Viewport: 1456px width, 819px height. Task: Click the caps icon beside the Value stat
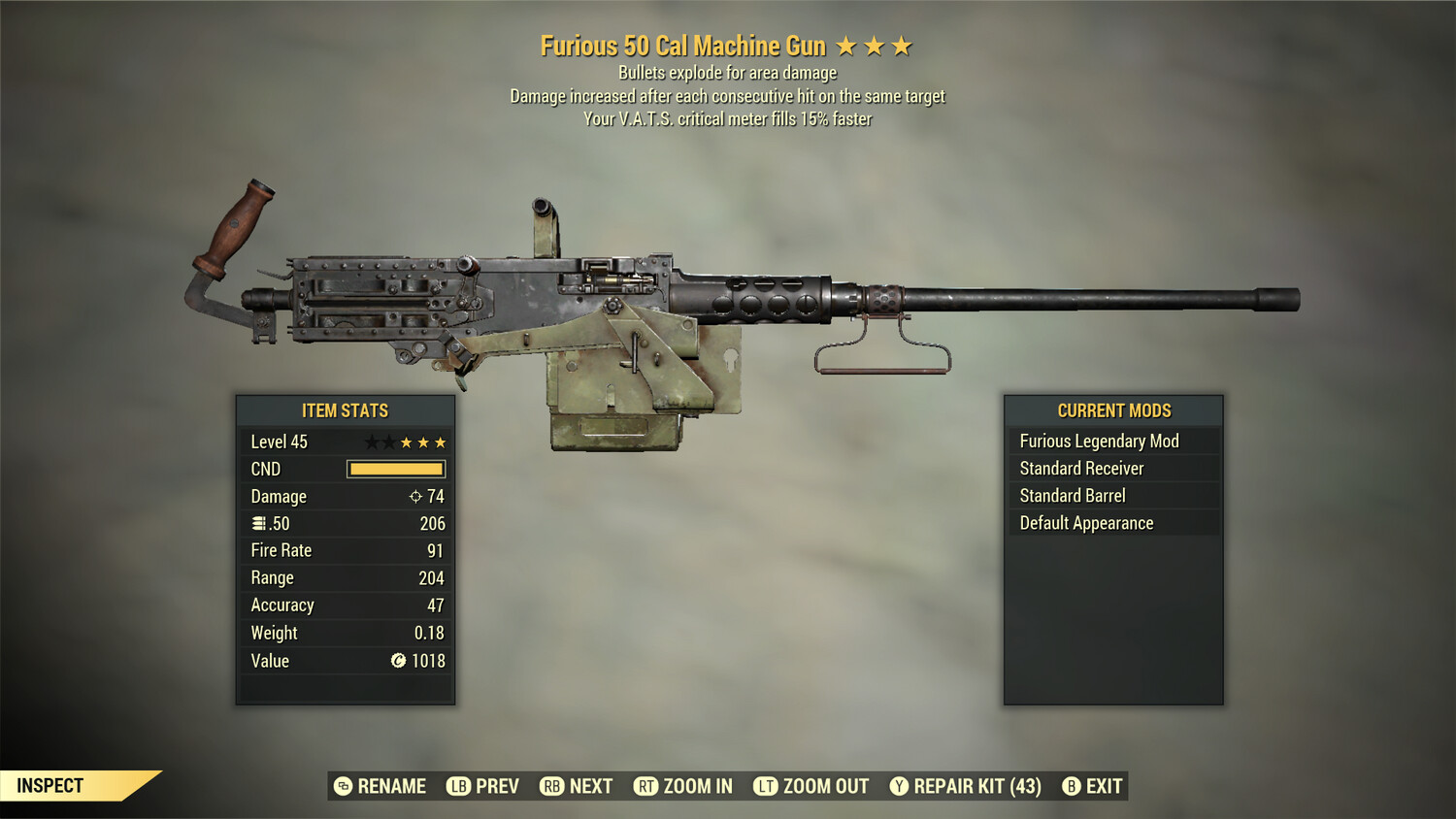click(398, 661)
